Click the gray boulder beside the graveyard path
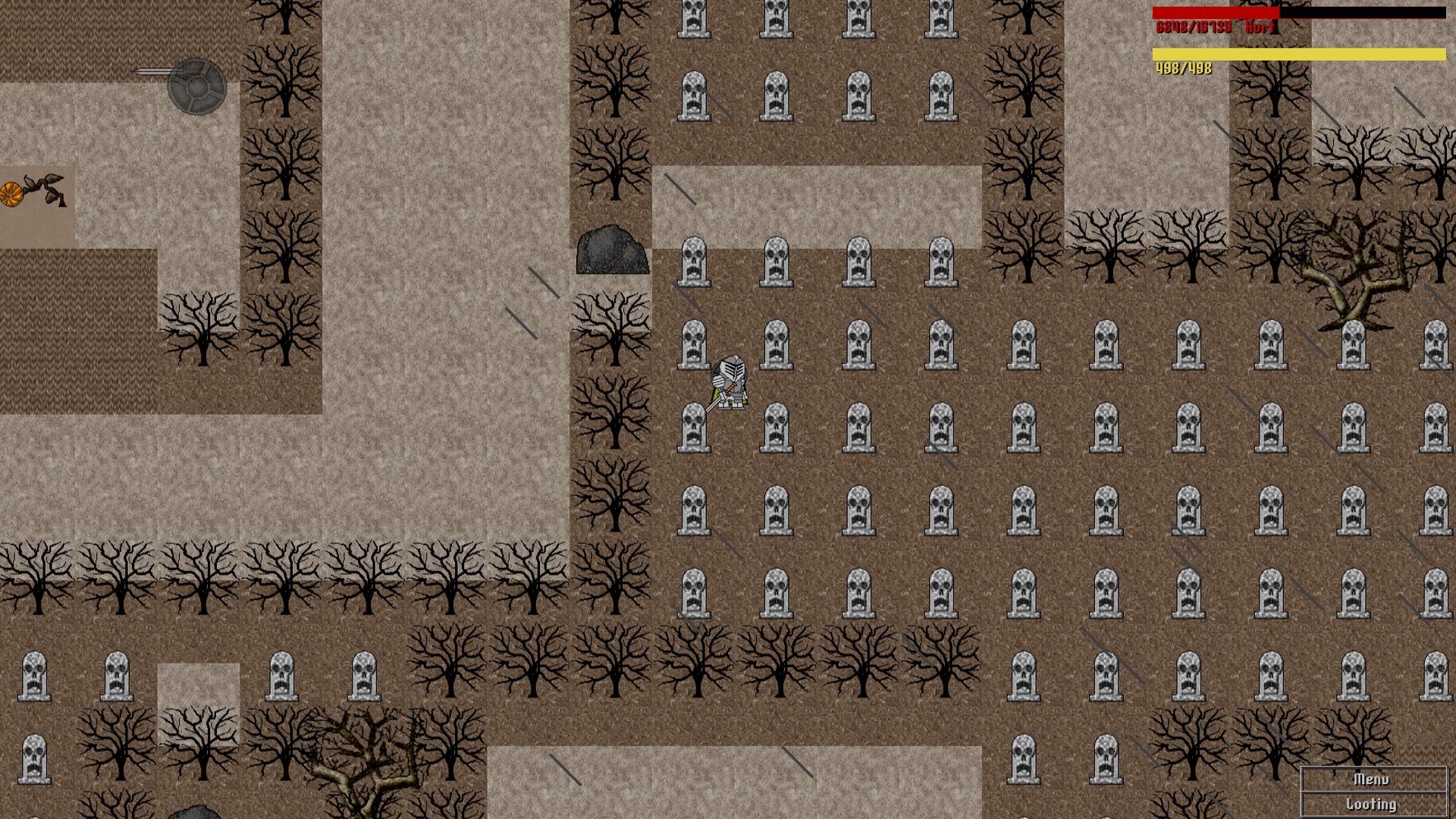This screenshot has height=819, width=1456. point(611,250)
